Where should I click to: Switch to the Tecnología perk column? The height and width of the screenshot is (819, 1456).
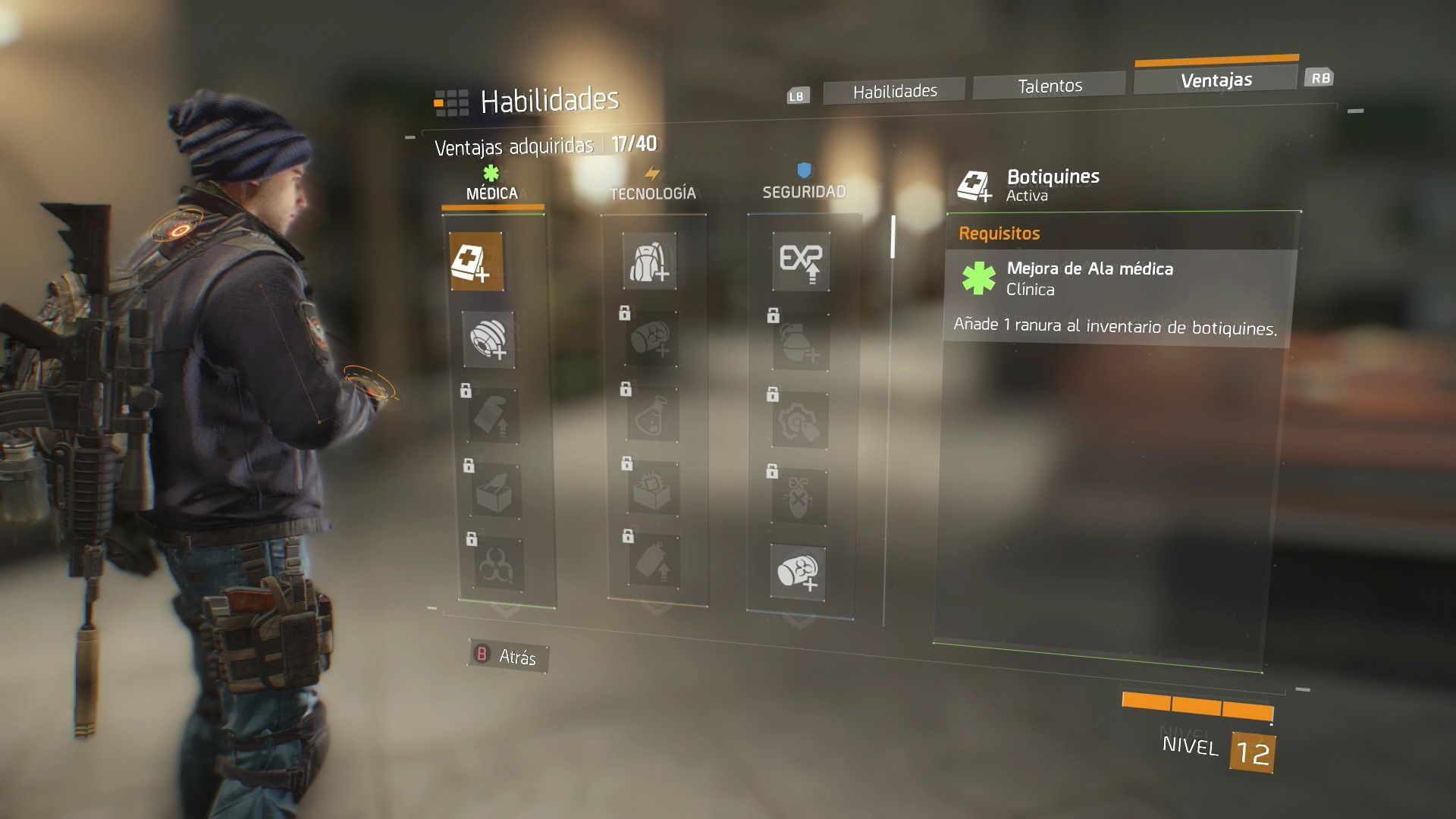click(x=652, y=193)
